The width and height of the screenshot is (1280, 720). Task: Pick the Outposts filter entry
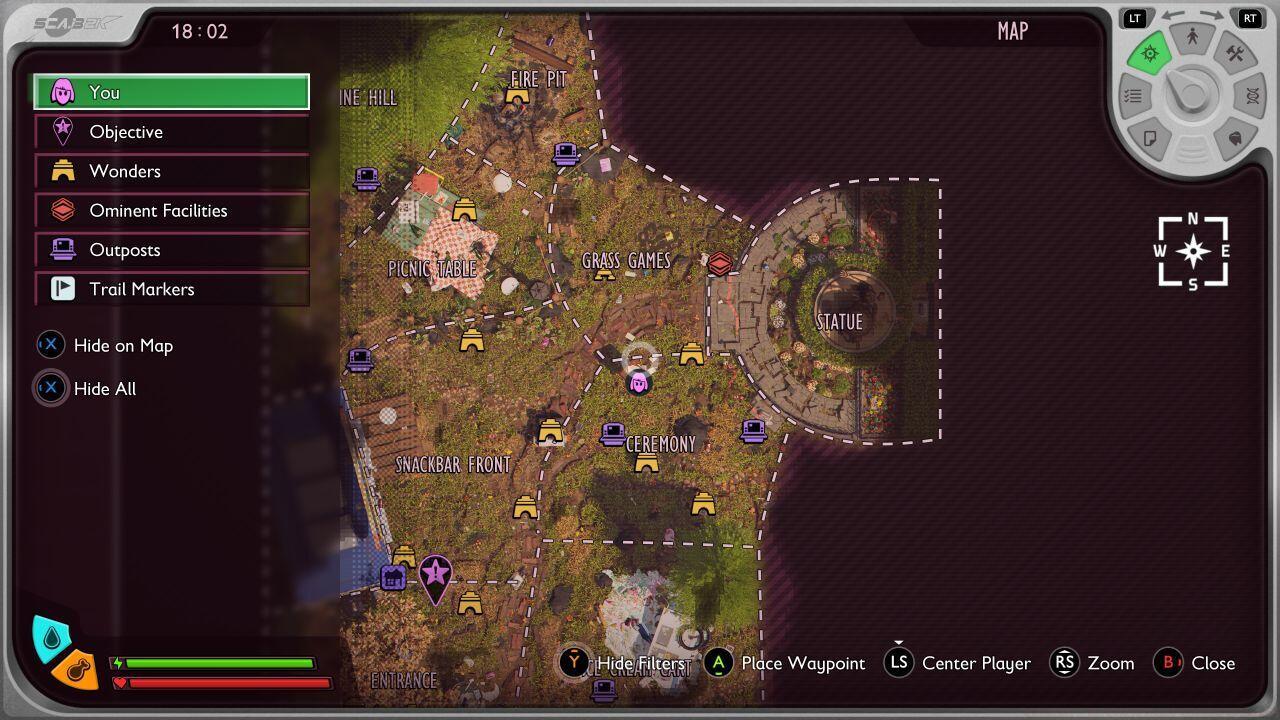coord(171,250)
